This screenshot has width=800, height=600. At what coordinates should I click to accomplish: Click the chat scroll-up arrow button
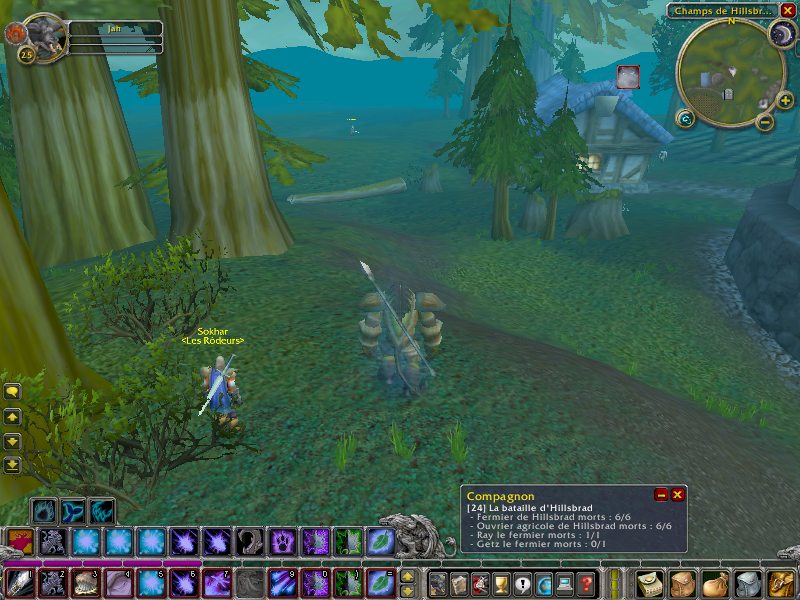[13, 416]
